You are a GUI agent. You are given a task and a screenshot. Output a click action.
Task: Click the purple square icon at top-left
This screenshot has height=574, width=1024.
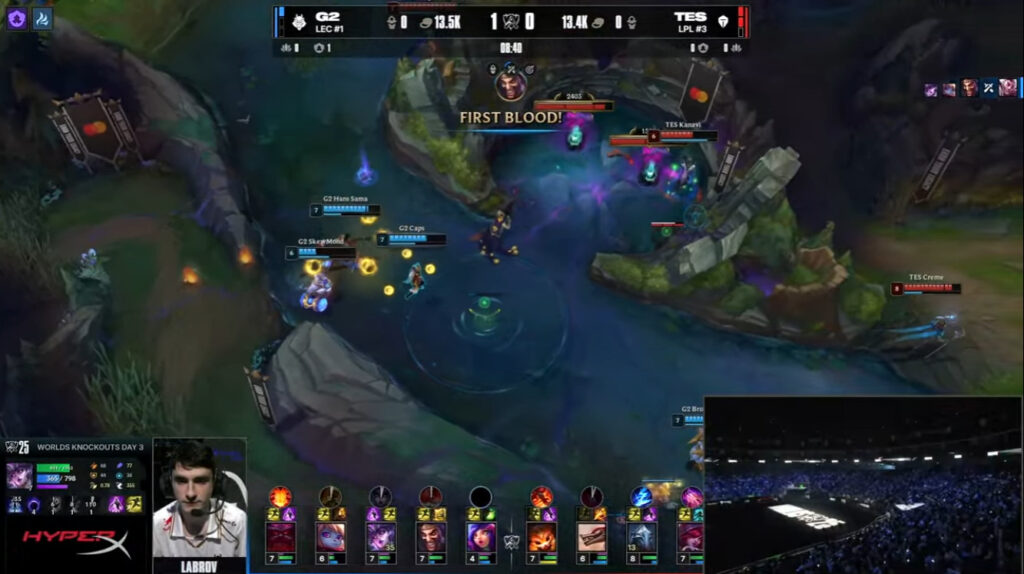17,18
